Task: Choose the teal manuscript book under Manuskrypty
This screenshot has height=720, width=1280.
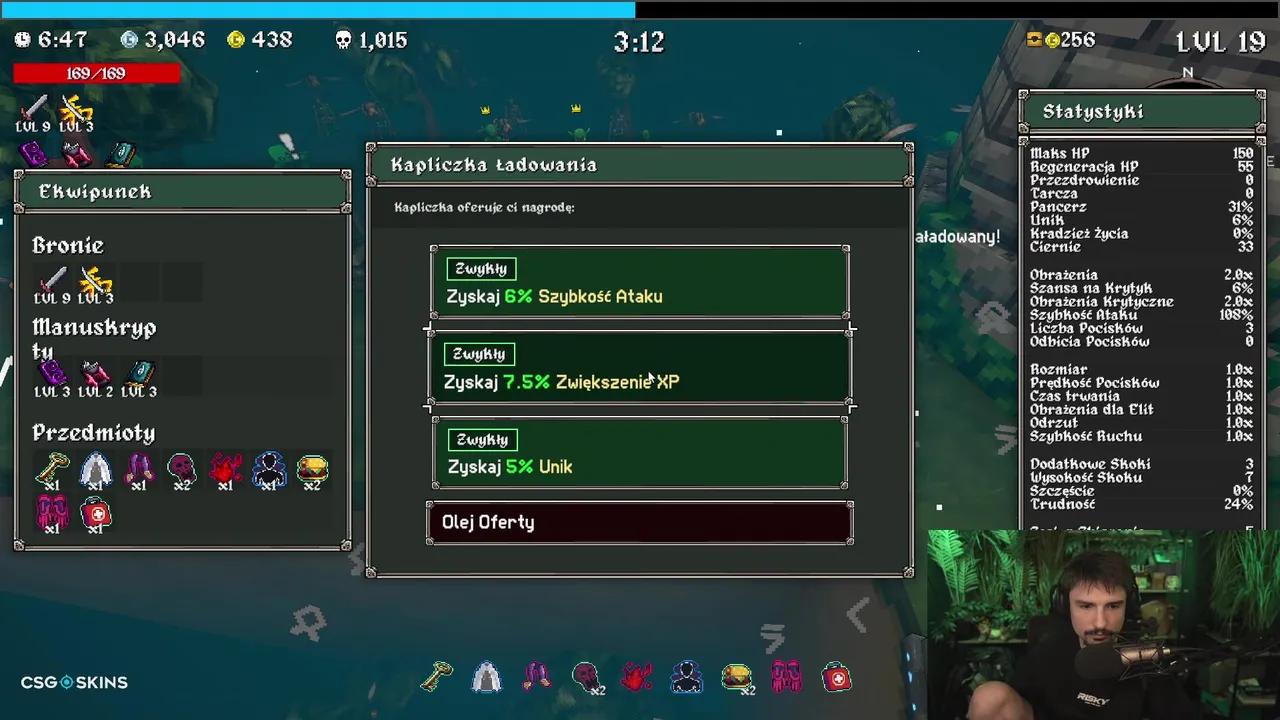Action: pos(139,373)
